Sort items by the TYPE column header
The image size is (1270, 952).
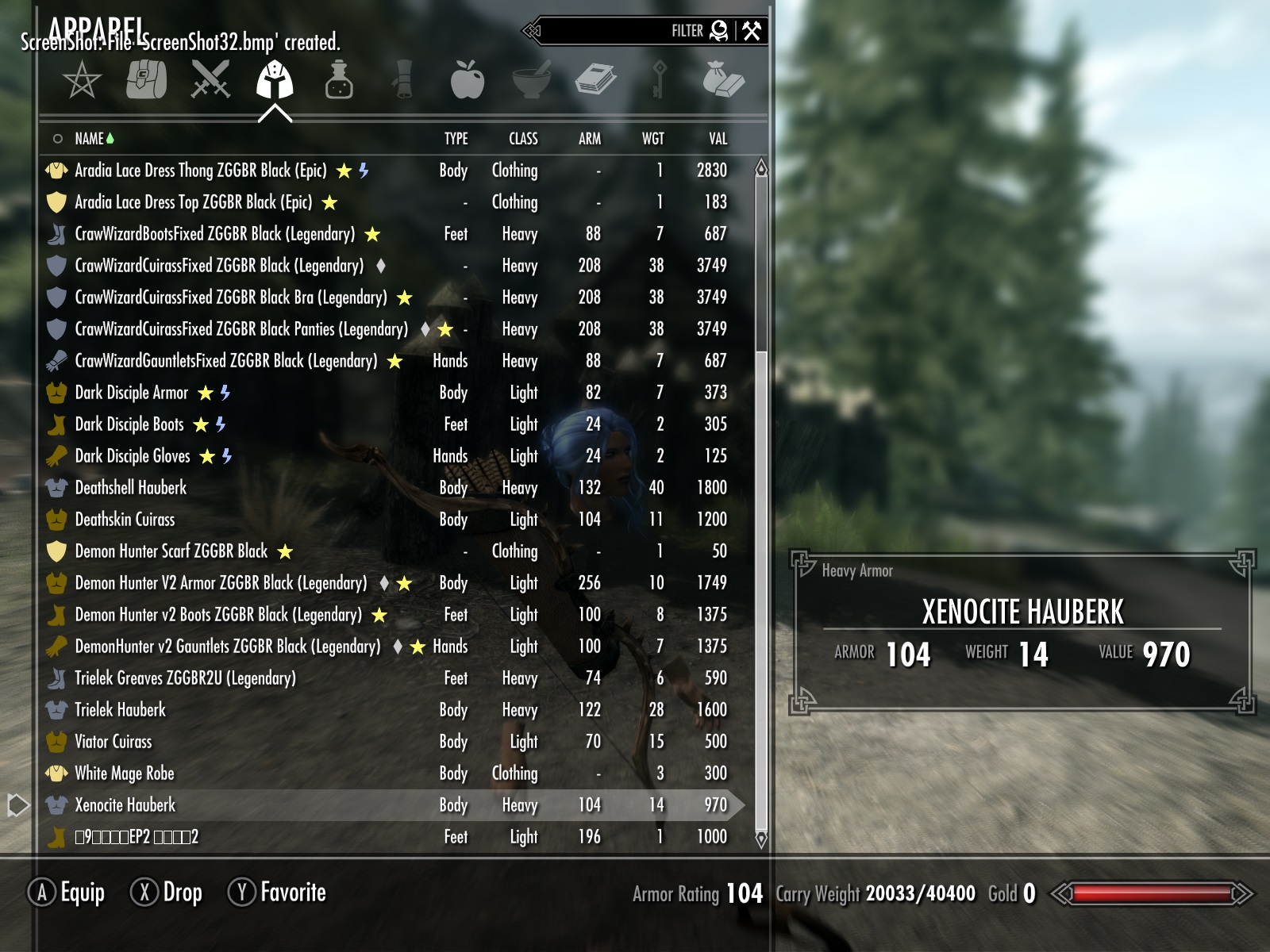click(455, 138)
